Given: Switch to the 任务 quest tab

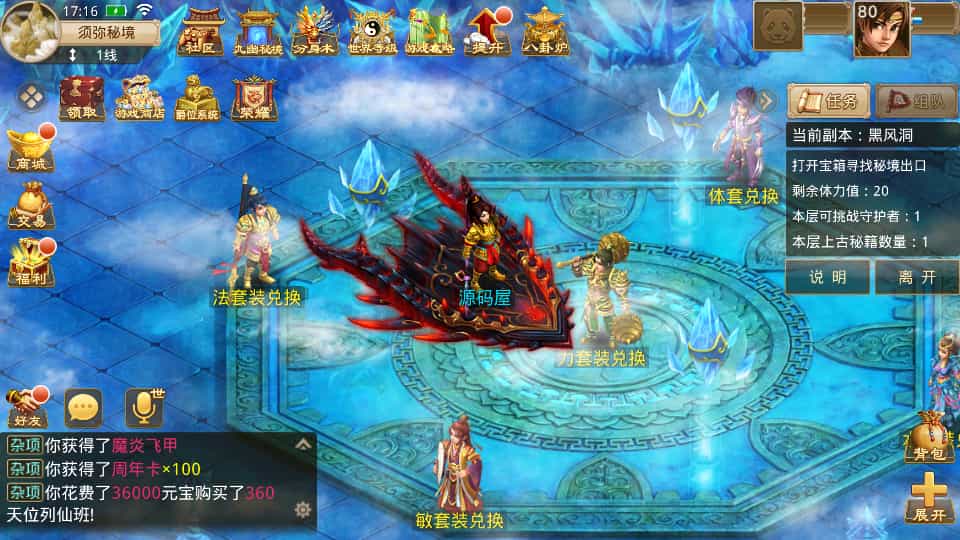Looking at the screenshot, I should point(828,101).
